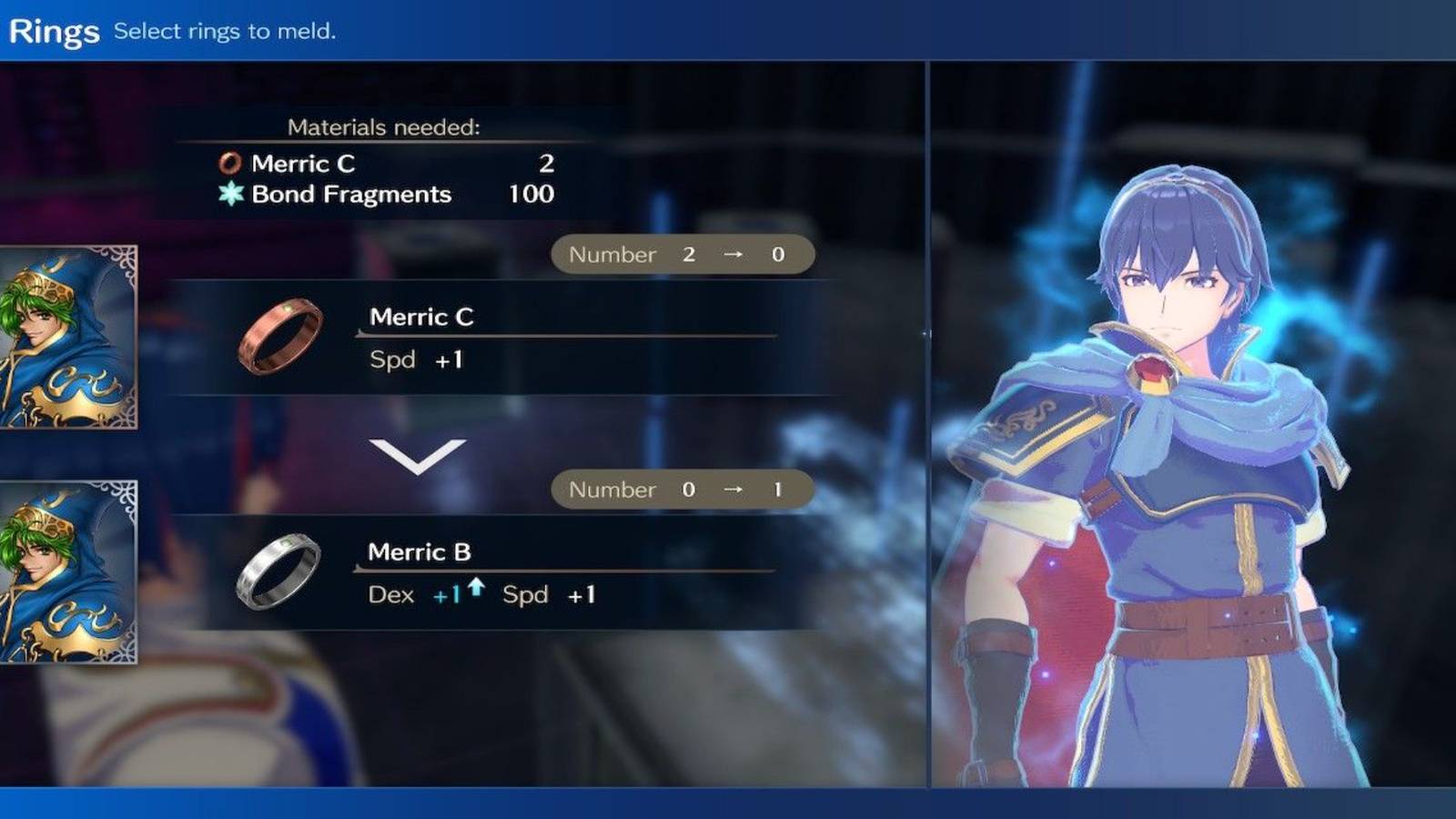
Task: Click the Materials needed panel header
Action: pyautogui.click(x=380, y=126)
